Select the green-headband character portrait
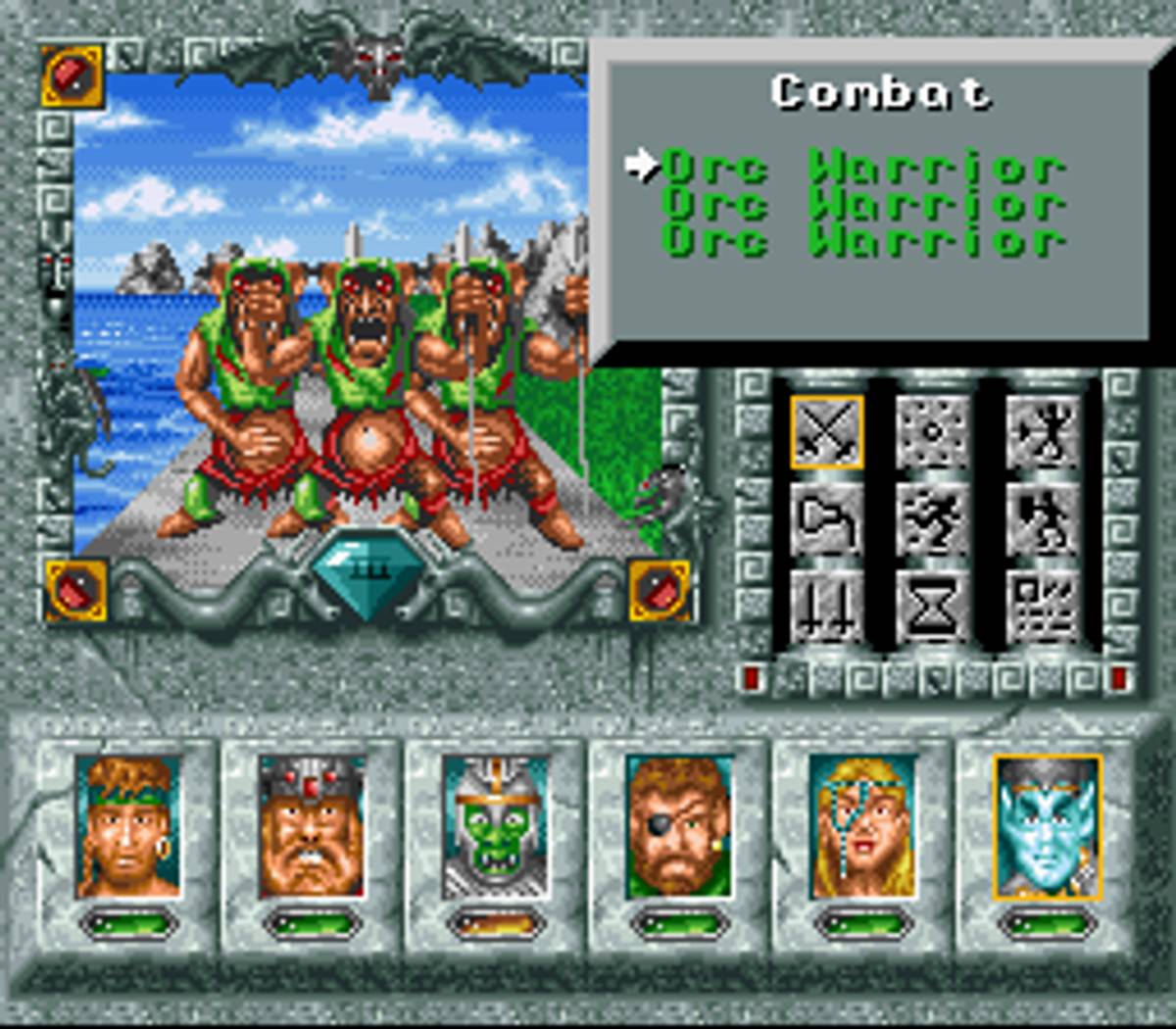 pyautogui.click(x=128, y=826)
